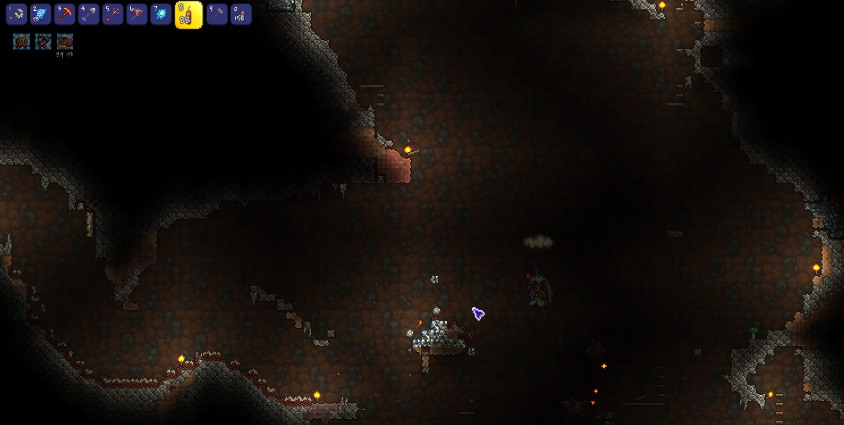The image size is (844, 425).
Task: Select the chain weapon in hotbar slot 1
Action: pyautogui.click(x=16, y=14)
